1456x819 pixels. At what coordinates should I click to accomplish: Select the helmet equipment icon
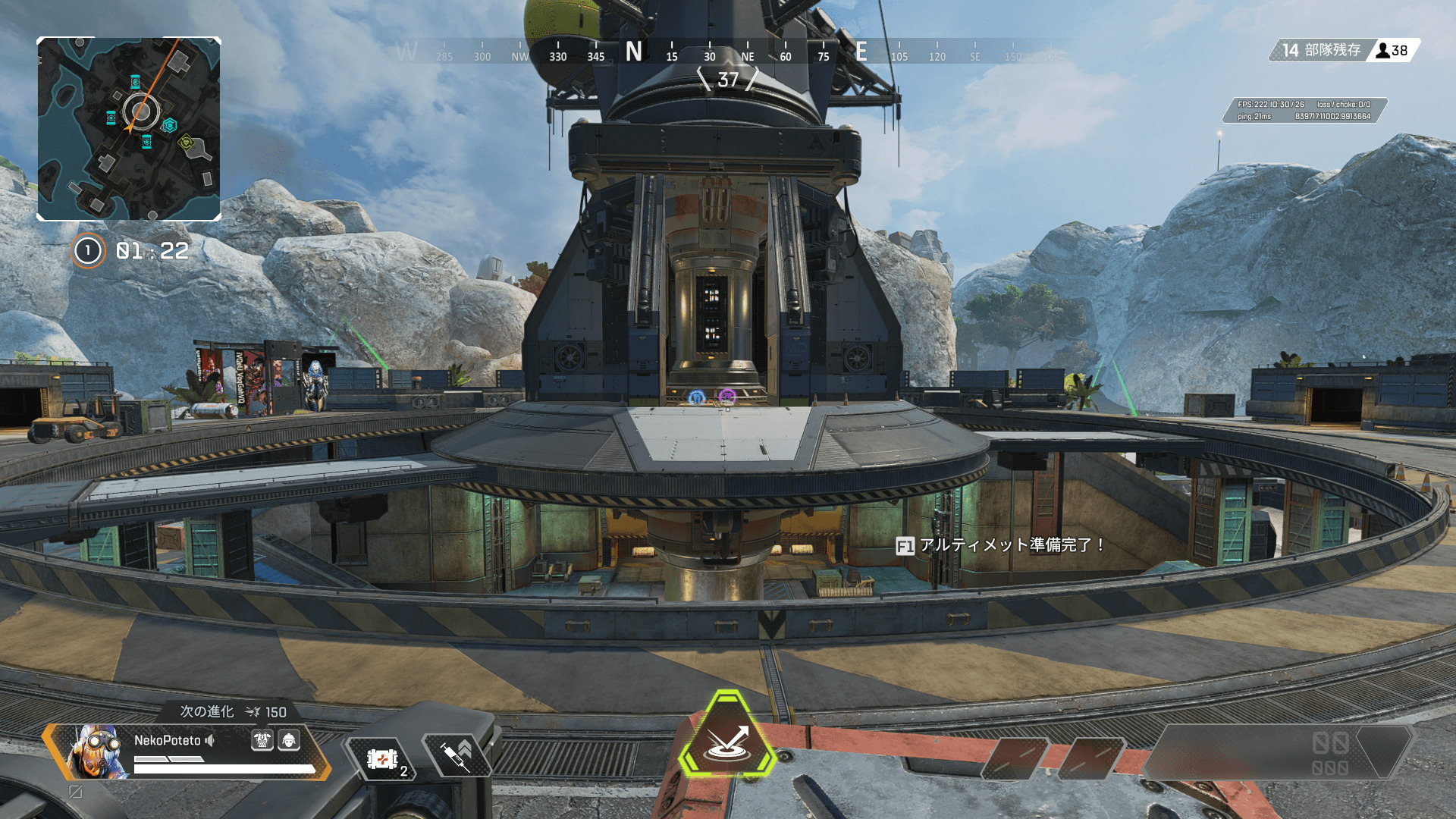(289, 740)
